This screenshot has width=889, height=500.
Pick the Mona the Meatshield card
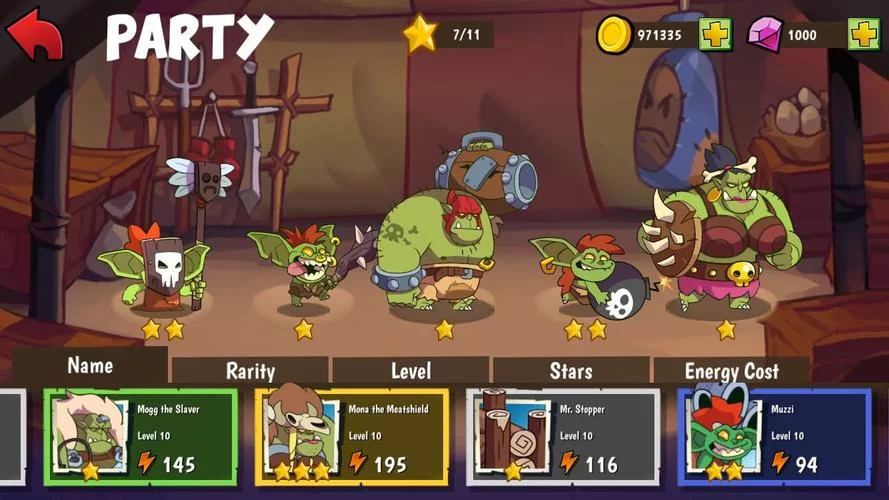tap(351, 437)
